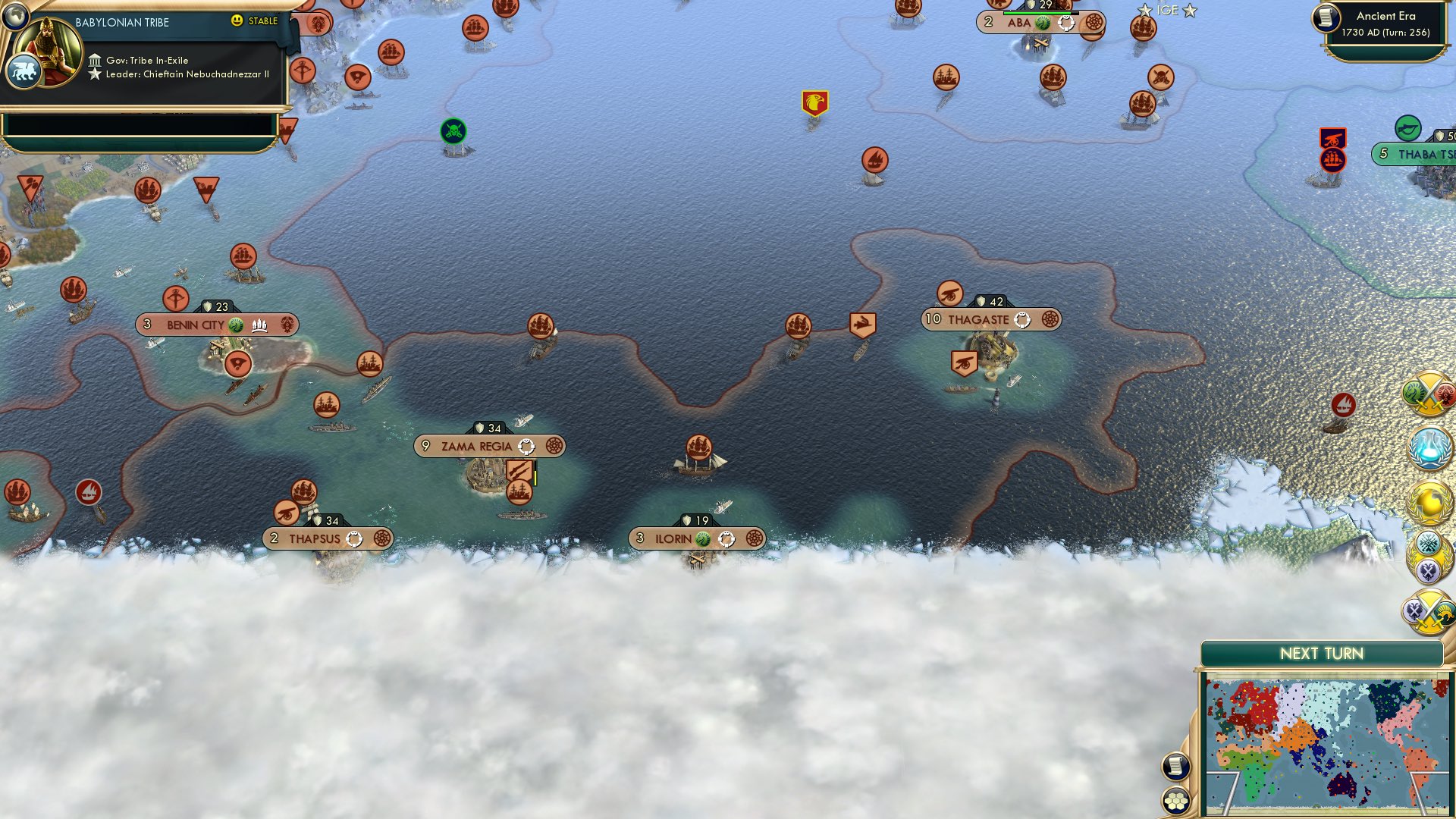Click the red eagle promotion banner on the ocean

[815, 99]
